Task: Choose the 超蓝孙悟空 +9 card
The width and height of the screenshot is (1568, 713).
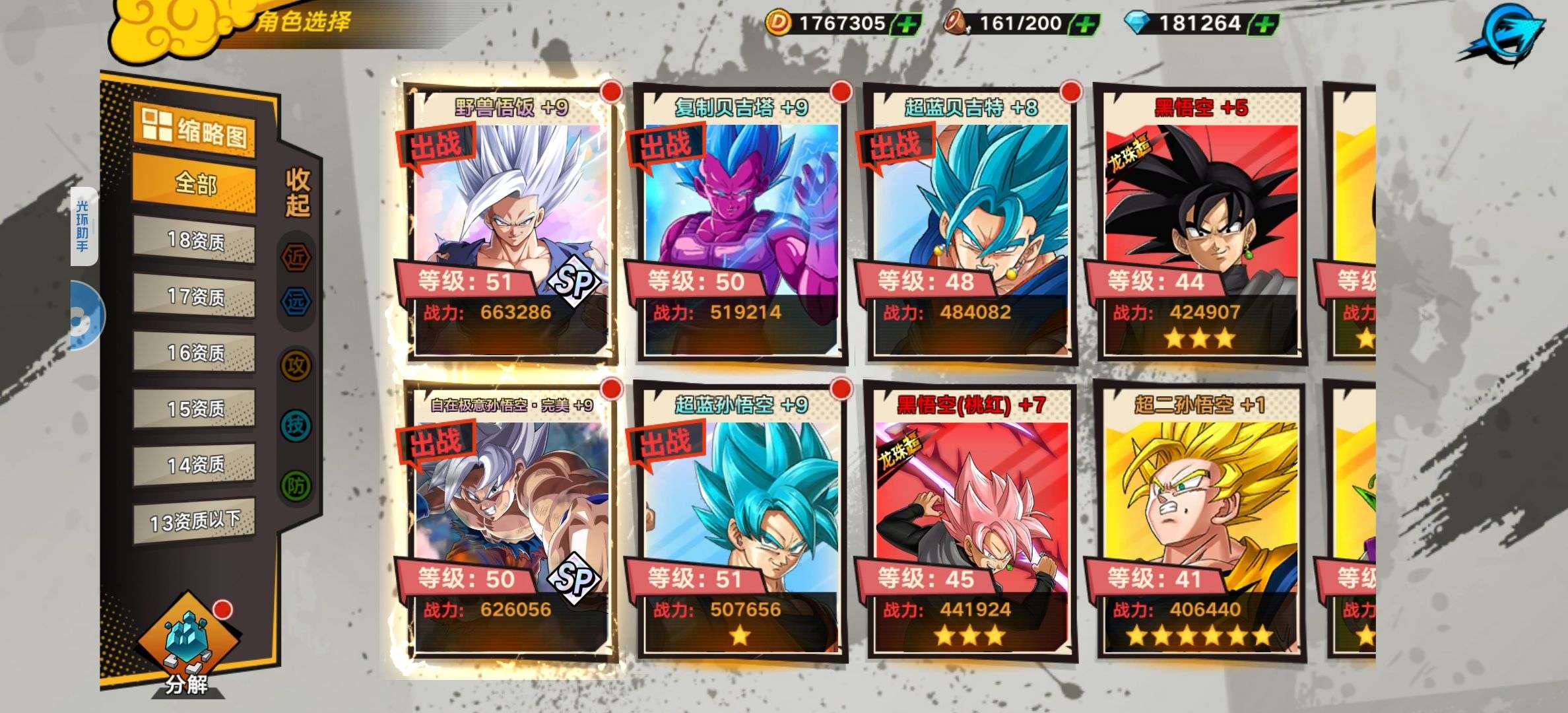Action: click(741, 522)
